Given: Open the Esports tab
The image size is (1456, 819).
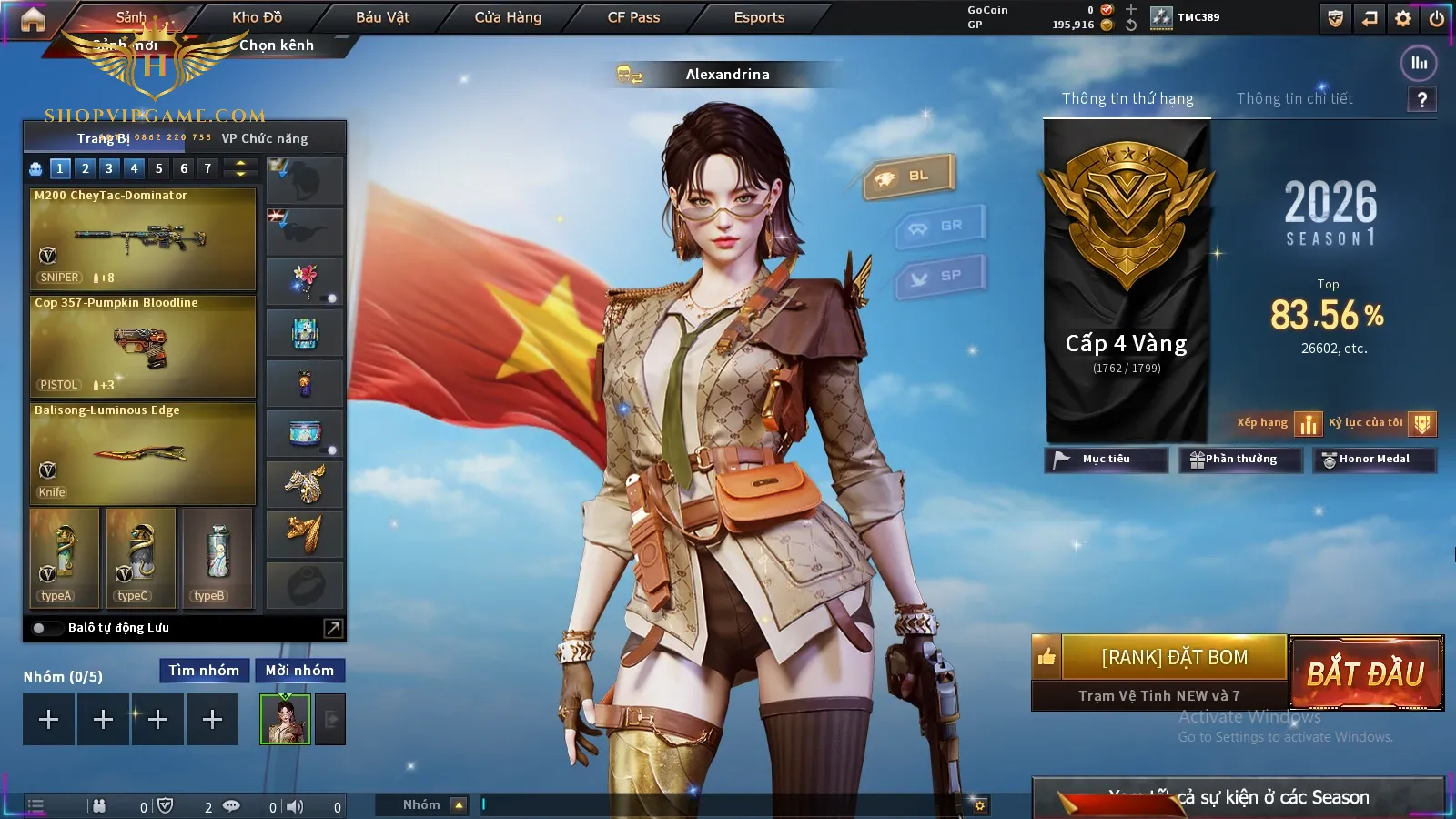Looking at the screenshot, I should click(759, 17).
